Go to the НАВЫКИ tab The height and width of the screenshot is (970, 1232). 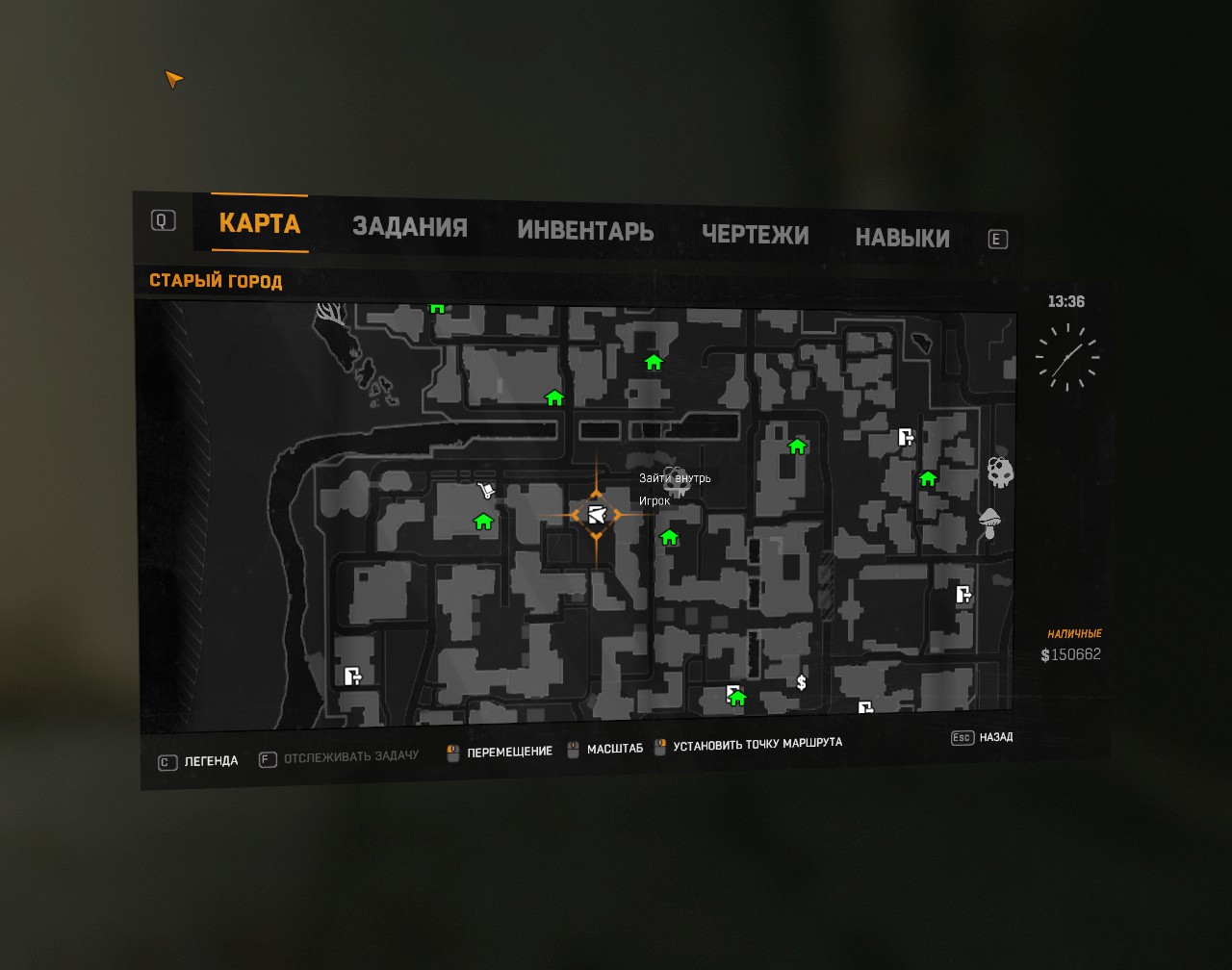click(902, 238)
